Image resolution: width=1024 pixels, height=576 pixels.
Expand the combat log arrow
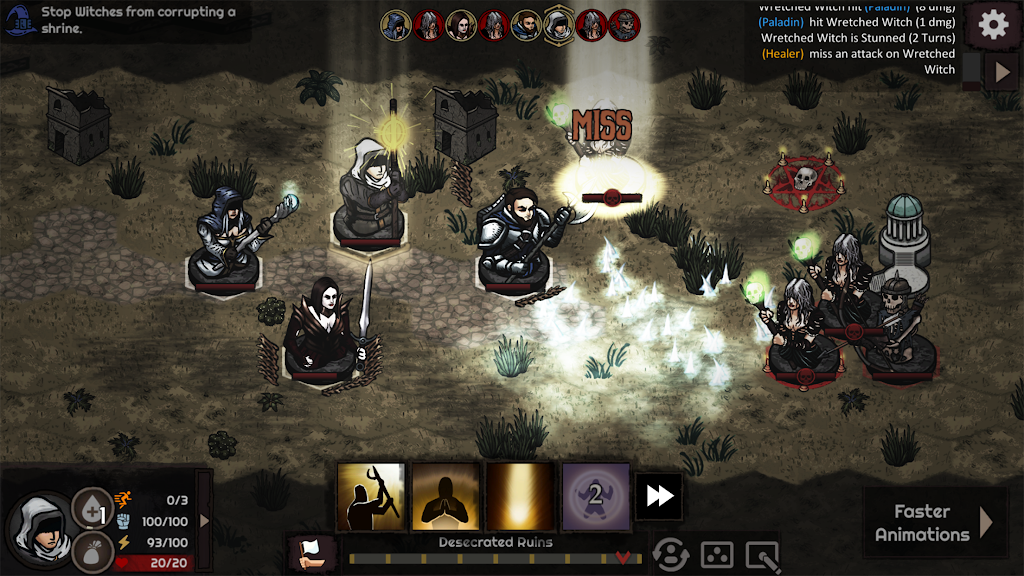(x=1001, y=71)
